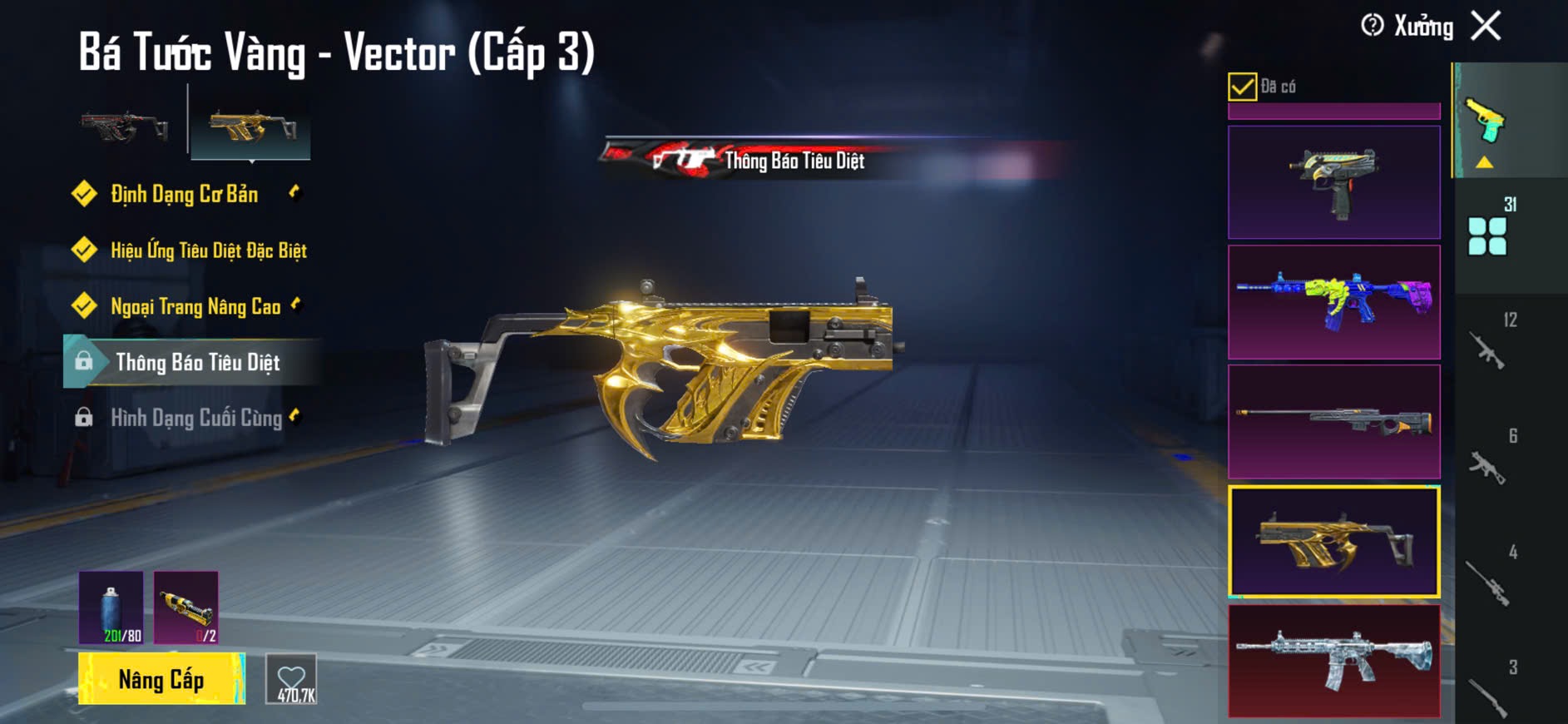Select Hiệu Ứng Tiêu Diệt Đặc Biệt entry
Screen dimensions: 1568x724
coord(208,250)
